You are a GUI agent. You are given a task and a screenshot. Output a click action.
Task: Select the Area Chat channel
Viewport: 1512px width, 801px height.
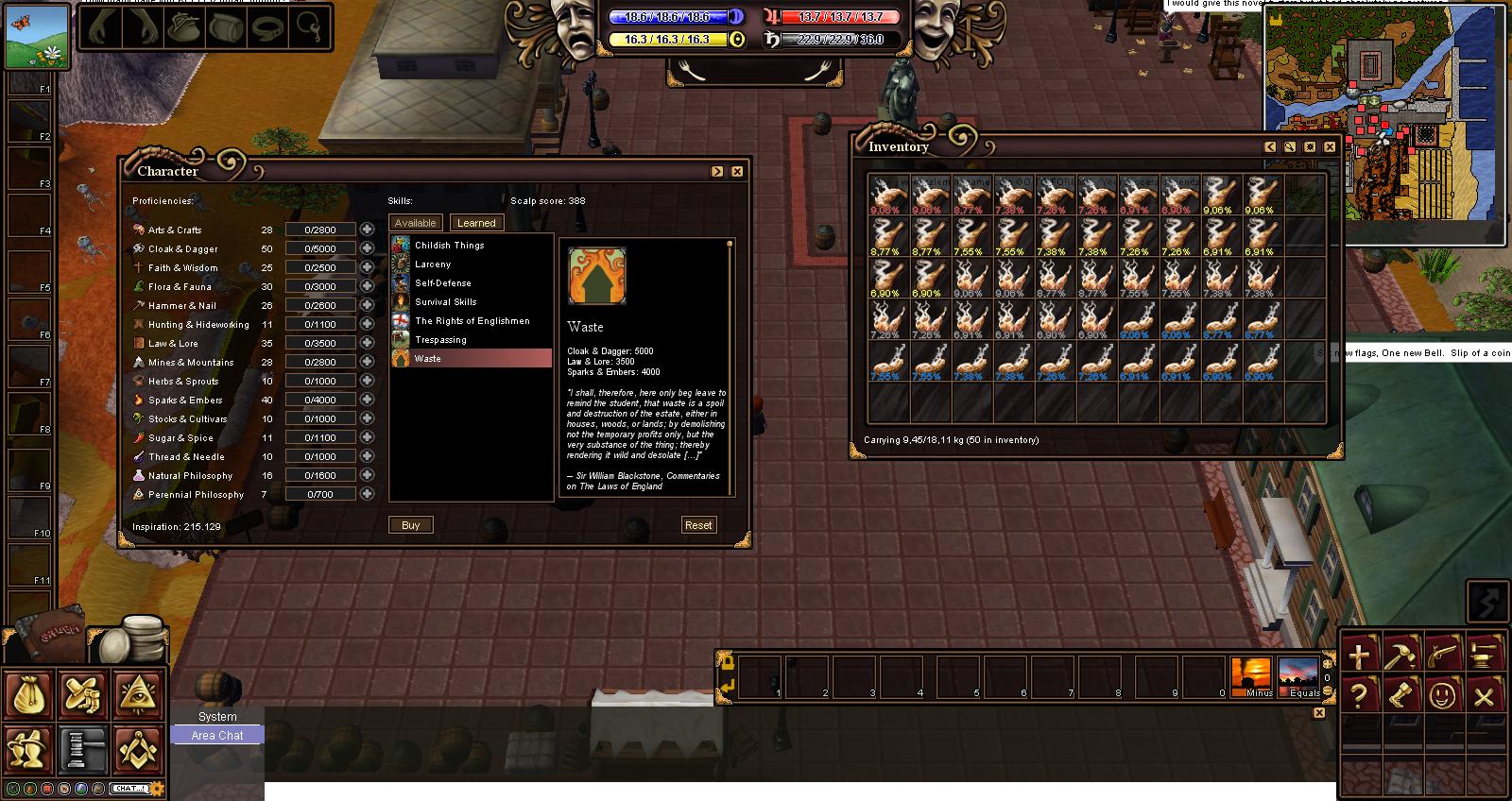coord(217,736)
